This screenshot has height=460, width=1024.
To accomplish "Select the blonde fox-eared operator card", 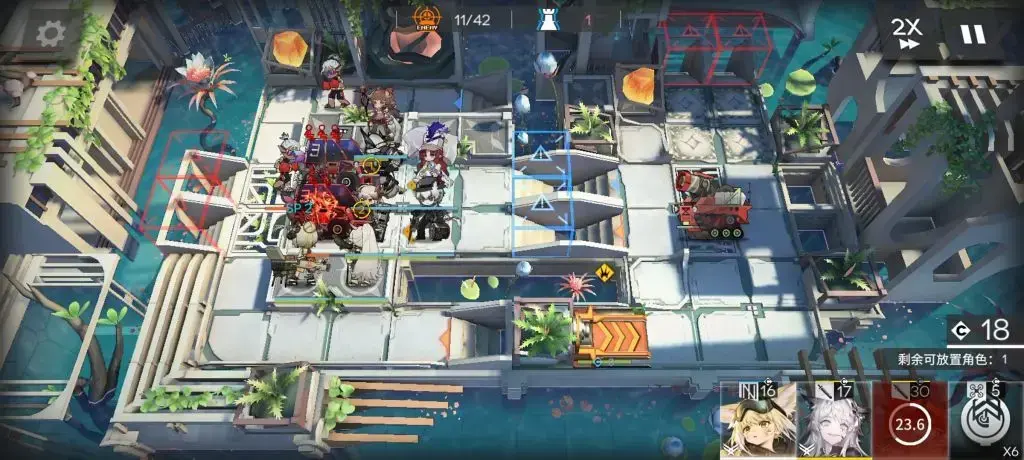I will coord(758,420).
